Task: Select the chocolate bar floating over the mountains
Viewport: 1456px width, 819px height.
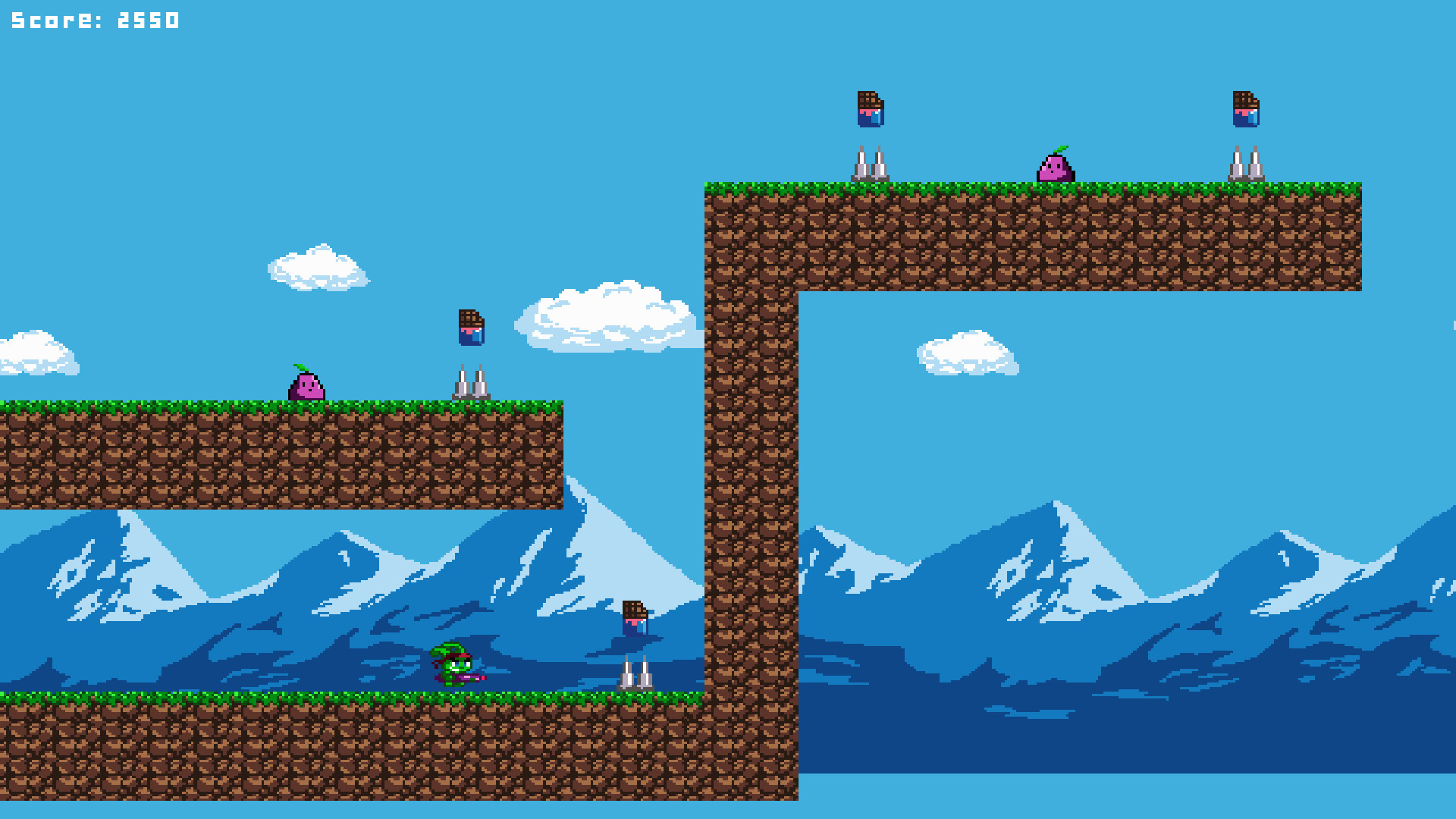Action: pos(634,616)
